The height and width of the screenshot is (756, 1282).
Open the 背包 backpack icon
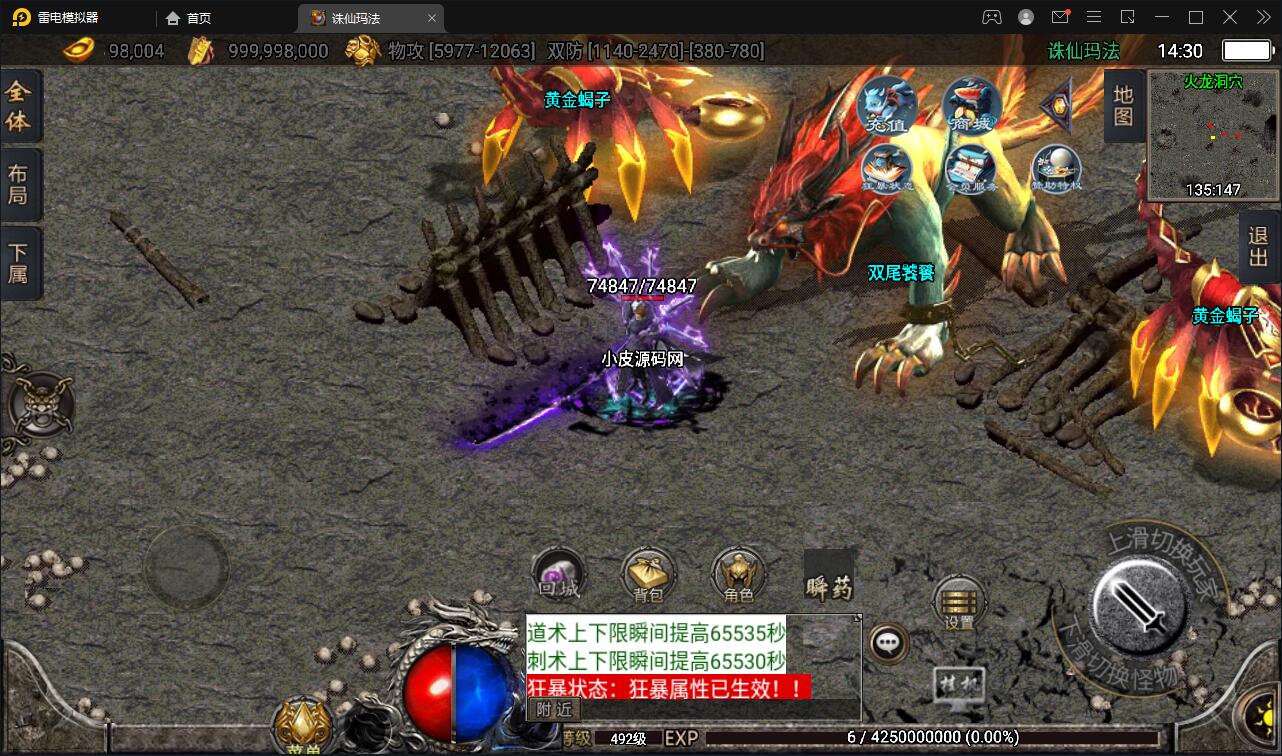[647, 573]
